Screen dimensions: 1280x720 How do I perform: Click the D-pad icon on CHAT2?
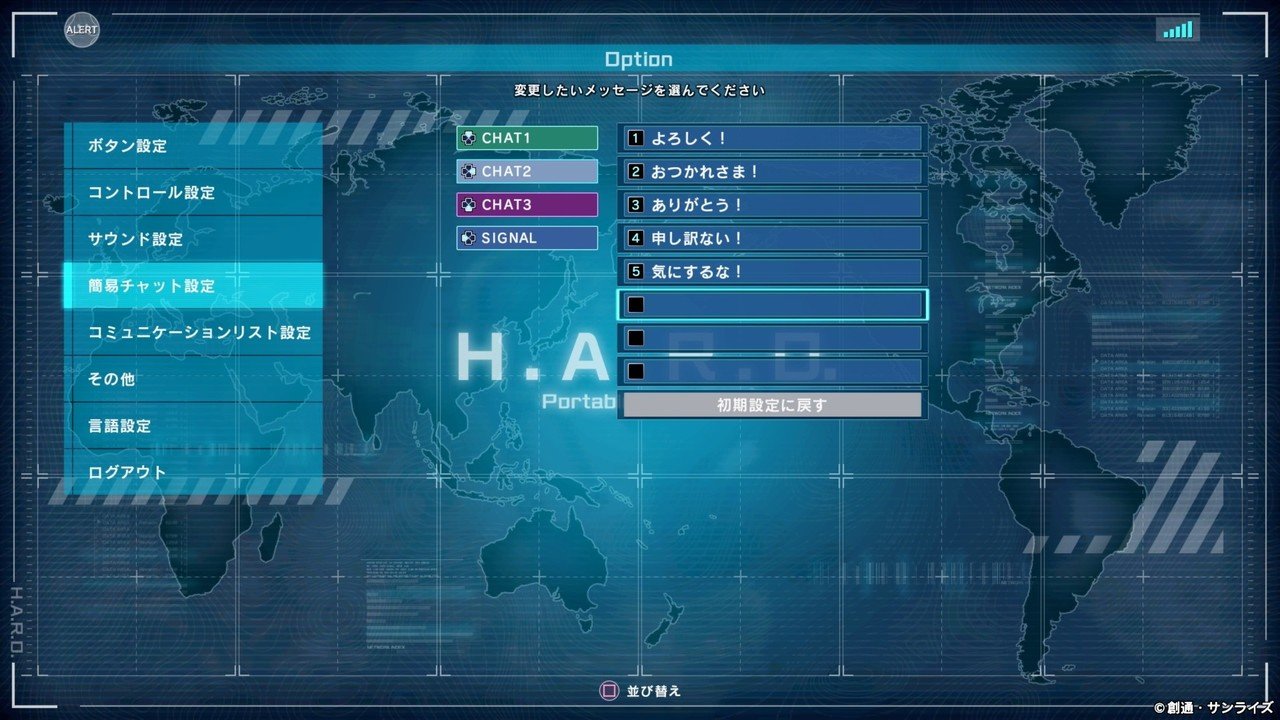point(470,171)
